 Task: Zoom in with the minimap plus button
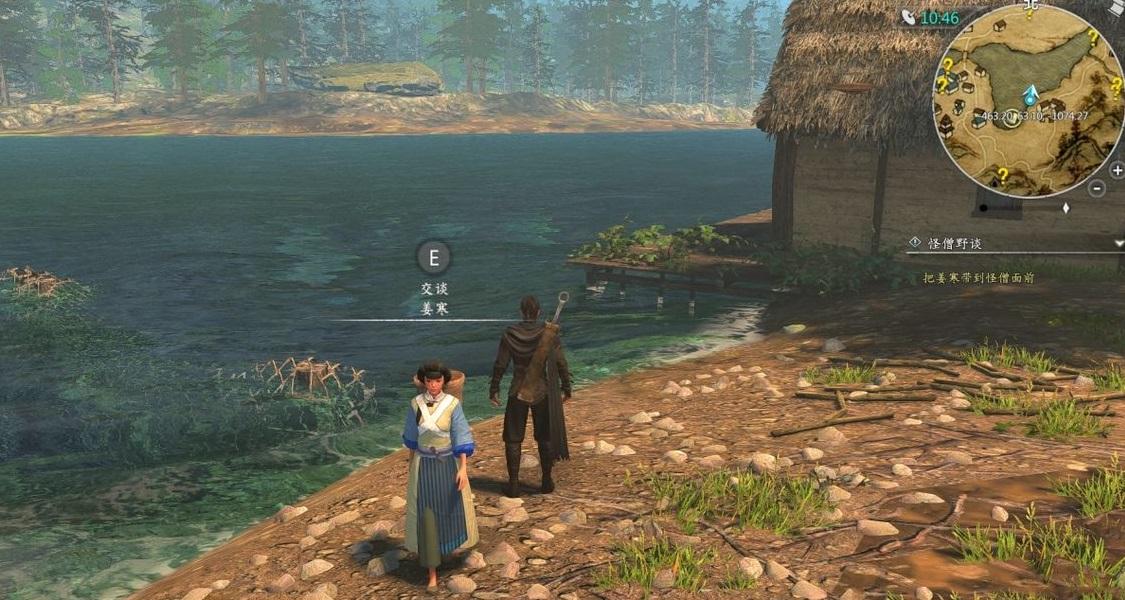click(x=1116, y=170)
